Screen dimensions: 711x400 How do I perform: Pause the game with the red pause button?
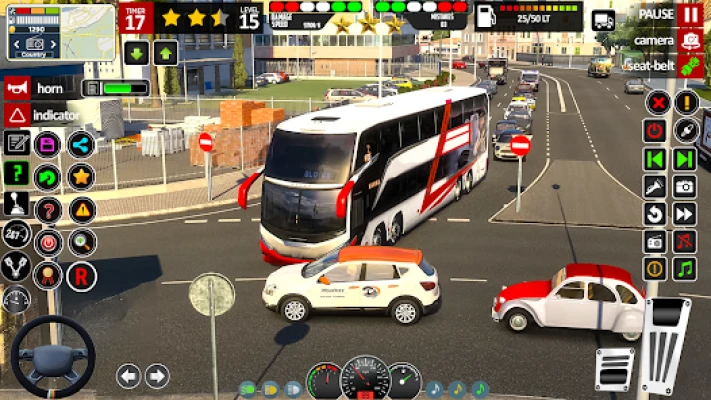[x=689, y=15]
